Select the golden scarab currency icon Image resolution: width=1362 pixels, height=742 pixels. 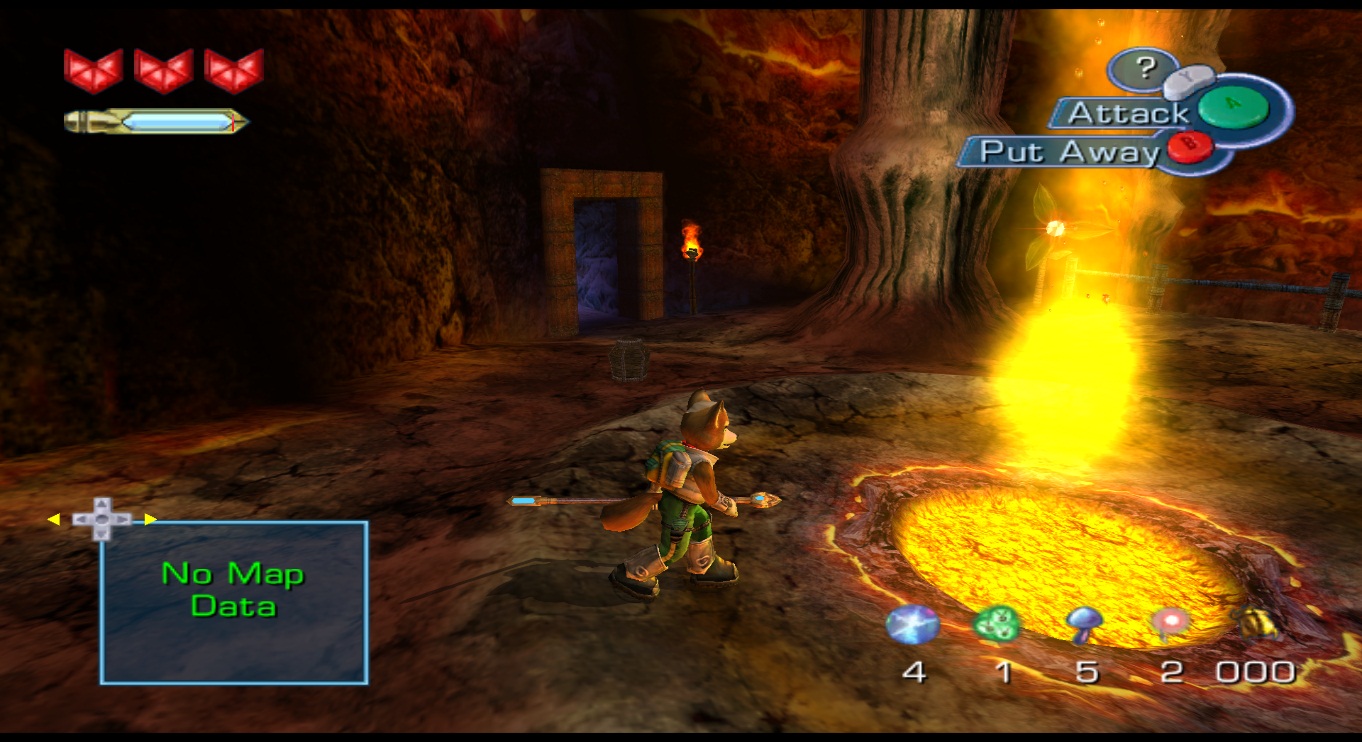point(1256,623)
